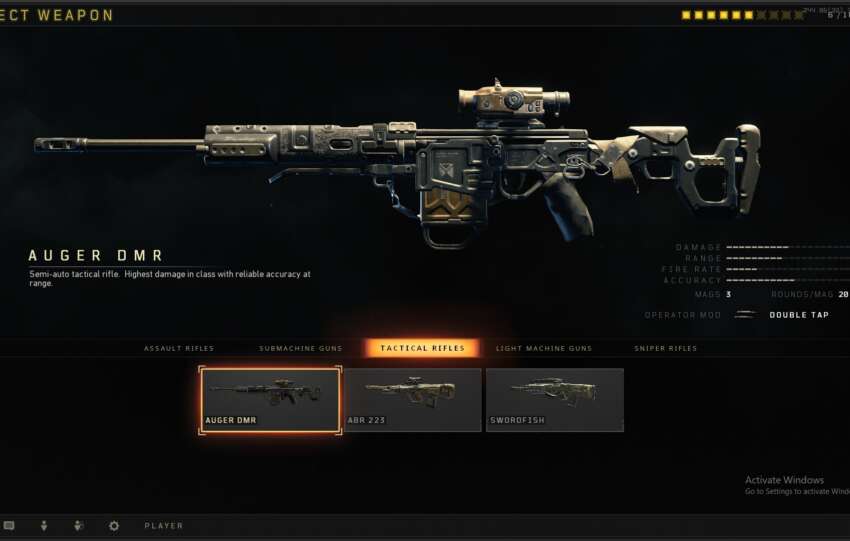Switch to the Assault Rifles tab

179,348
